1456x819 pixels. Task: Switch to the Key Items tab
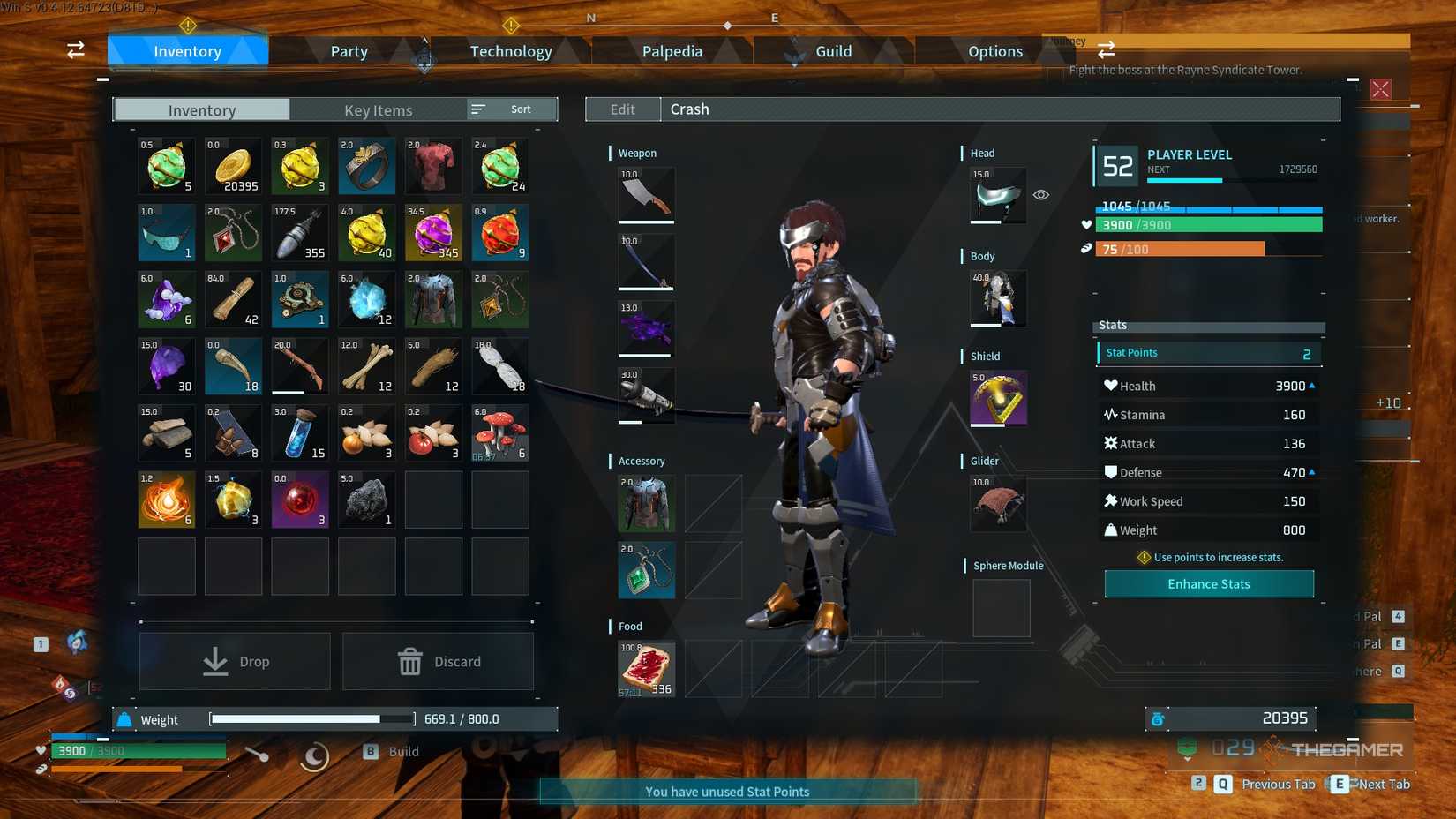[x=378, y=109]
